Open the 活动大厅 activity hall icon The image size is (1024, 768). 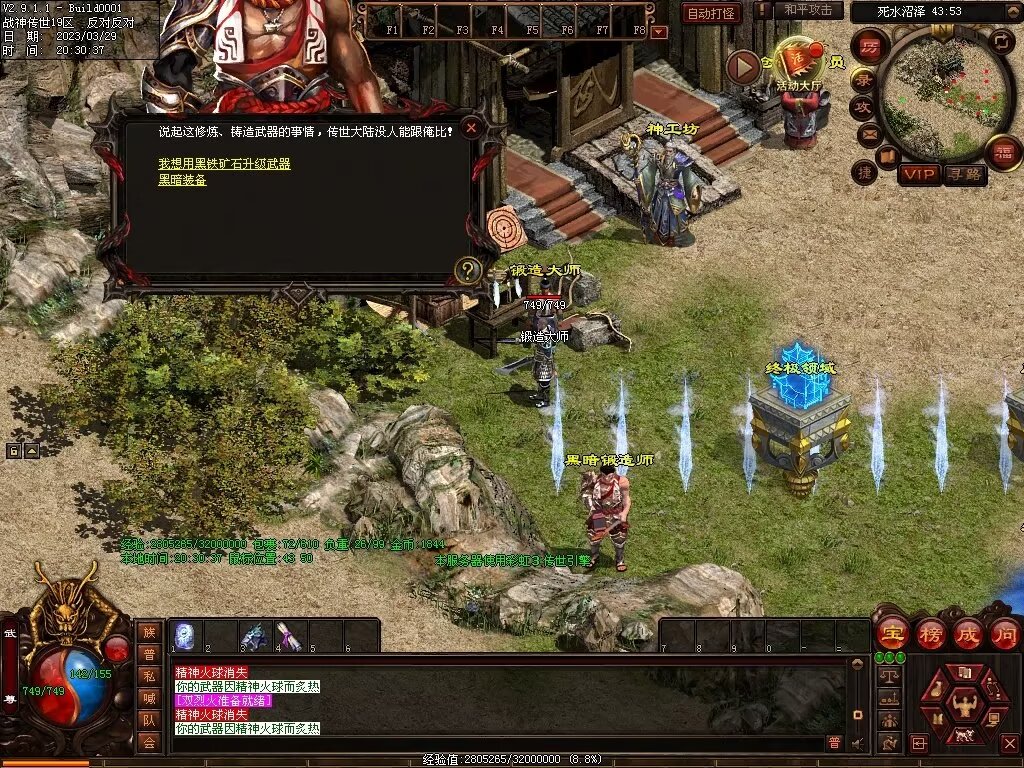(798, 63)
